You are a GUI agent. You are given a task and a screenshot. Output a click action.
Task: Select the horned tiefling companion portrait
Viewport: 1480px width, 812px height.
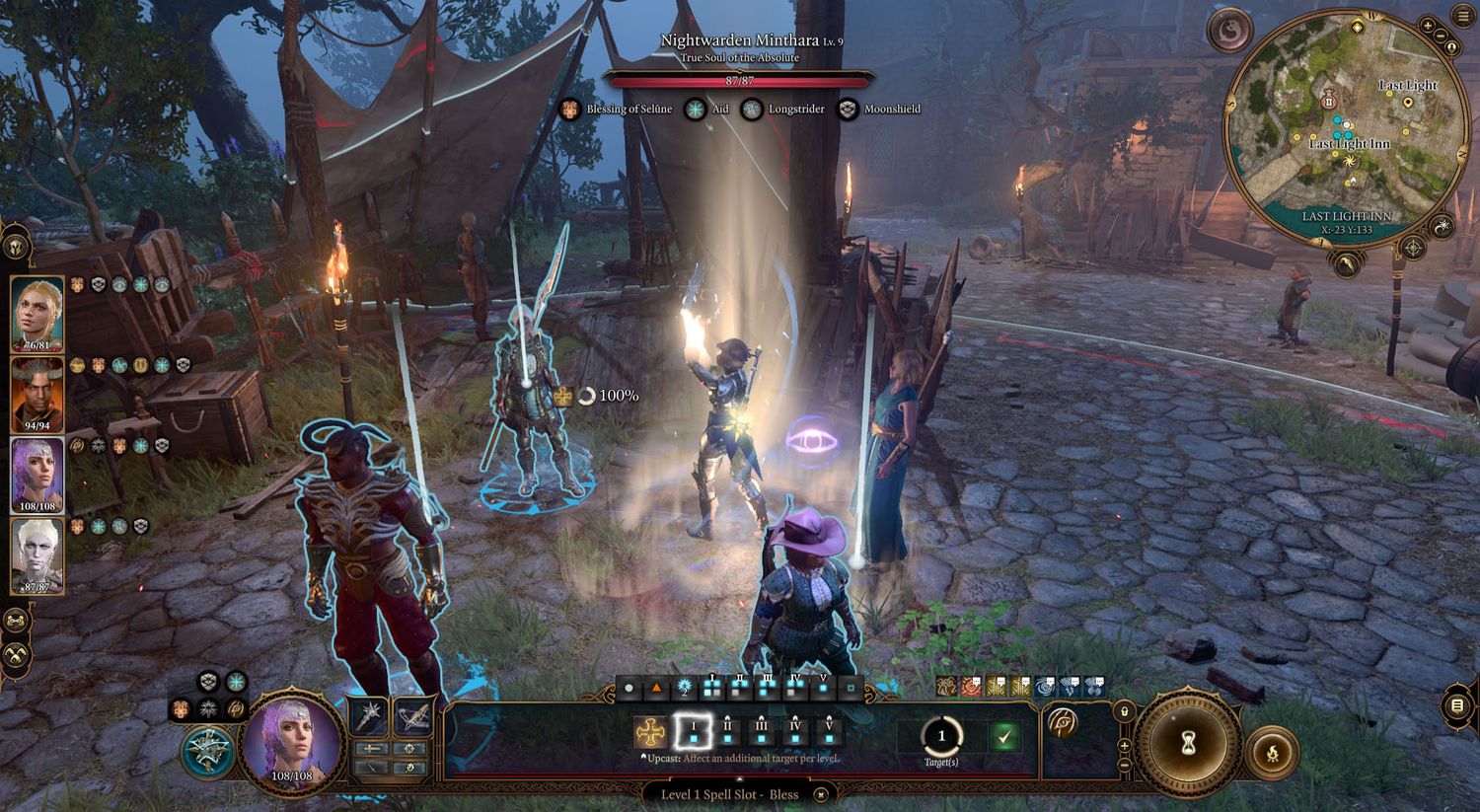pos(37,395)
